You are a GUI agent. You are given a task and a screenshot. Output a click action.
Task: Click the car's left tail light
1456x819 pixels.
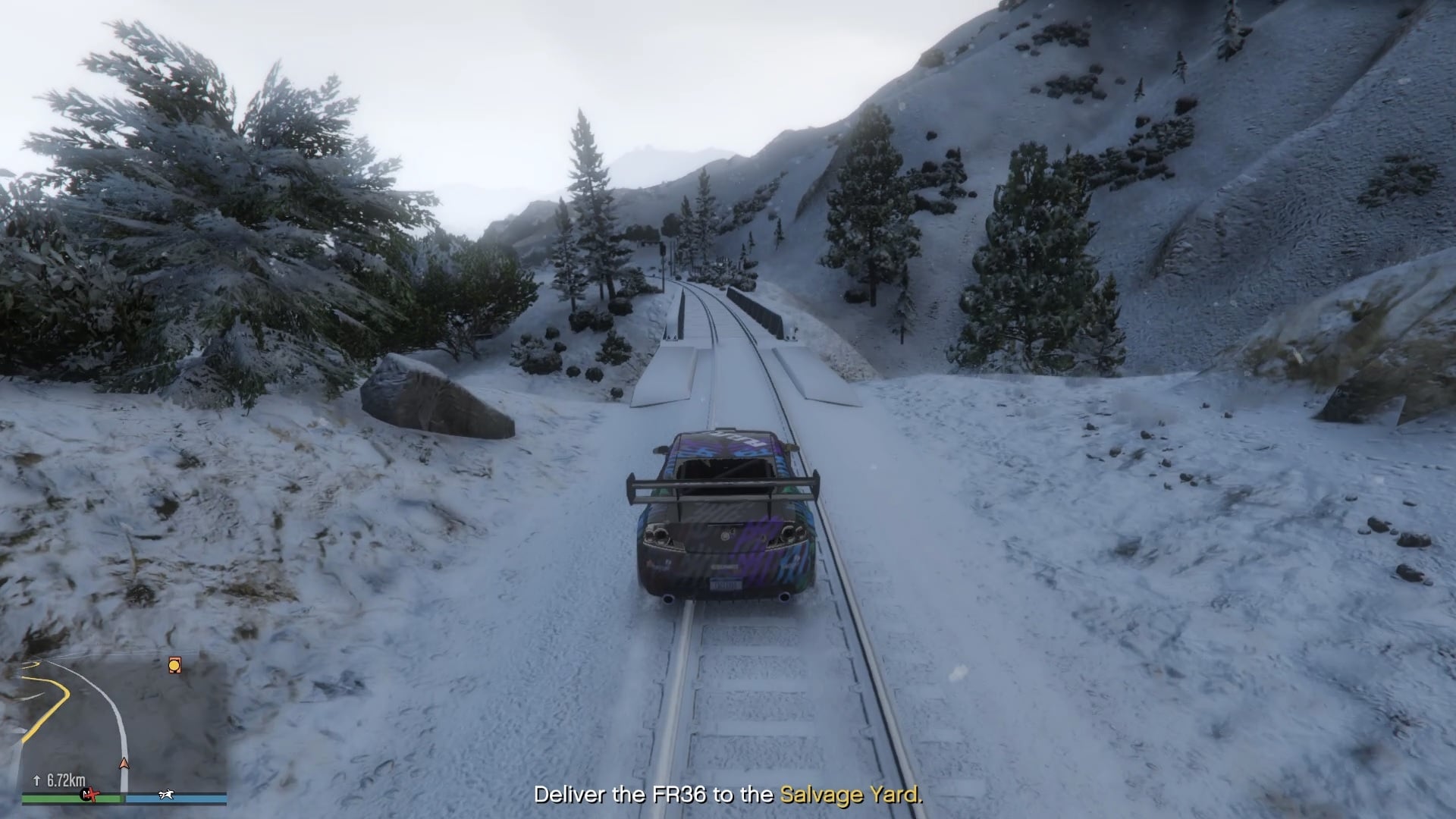(657, 534)
